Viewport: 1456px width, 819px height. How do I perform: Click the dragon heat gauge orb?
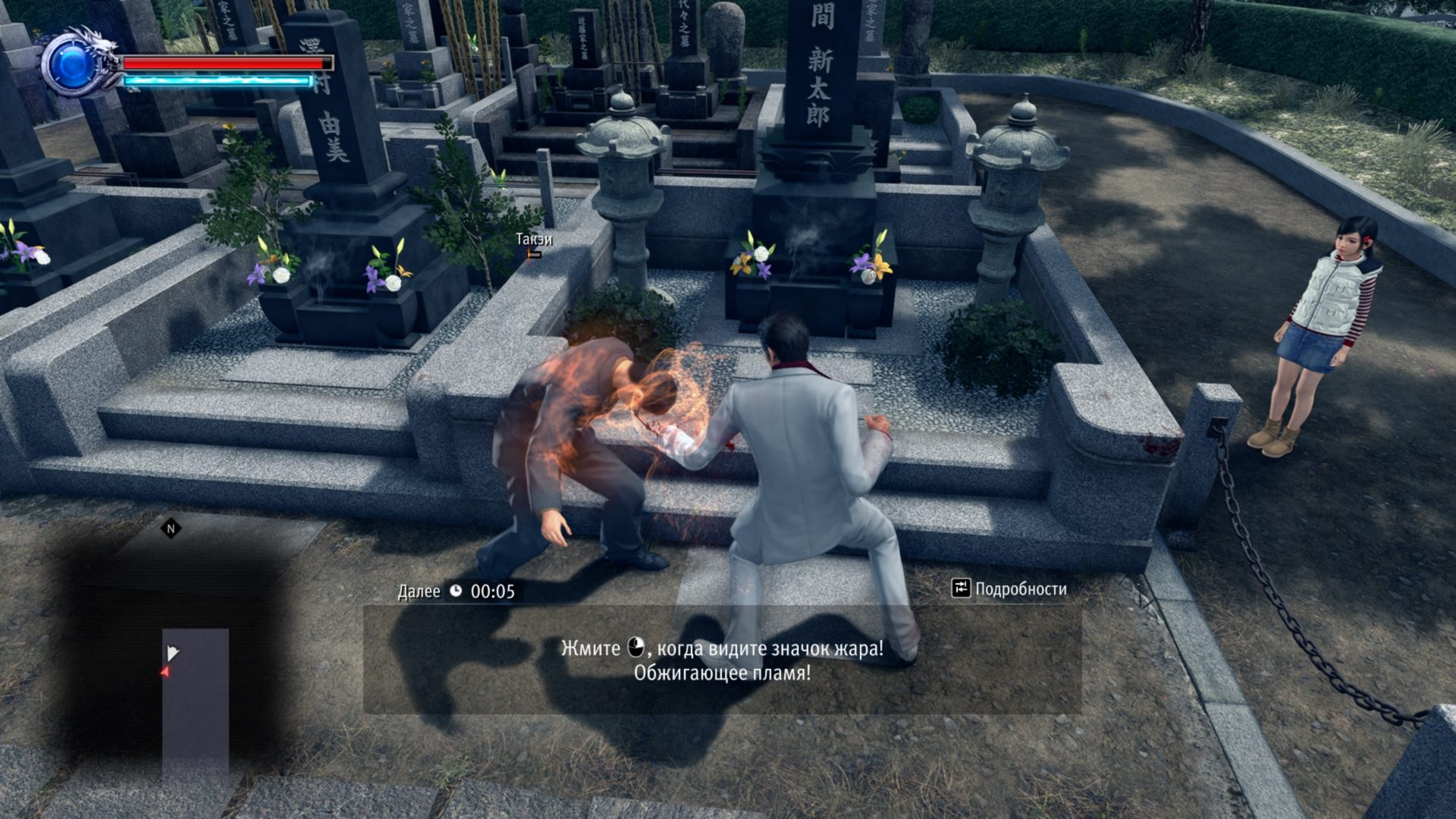pos(74,64)
